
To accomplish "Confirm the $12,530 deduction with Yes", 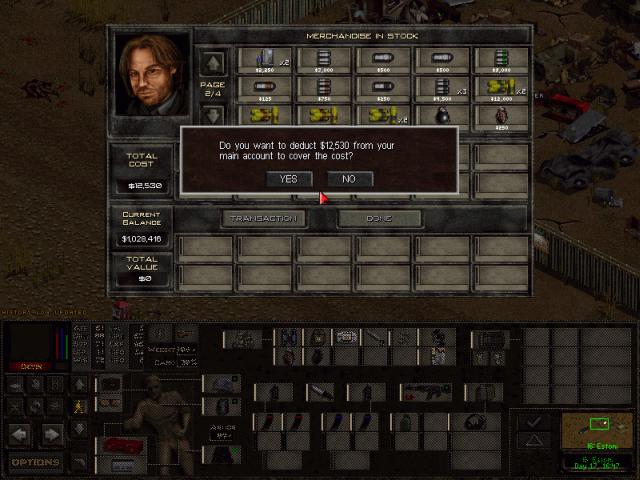I will [x=288, y=179].
